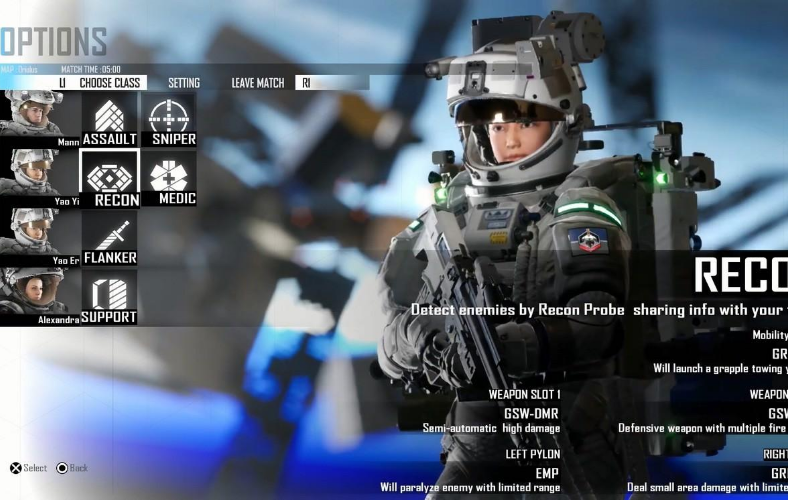This screenshot has height=500, width=788.
Task: Pick the Sniper class tile
Action: click(168, 120)
